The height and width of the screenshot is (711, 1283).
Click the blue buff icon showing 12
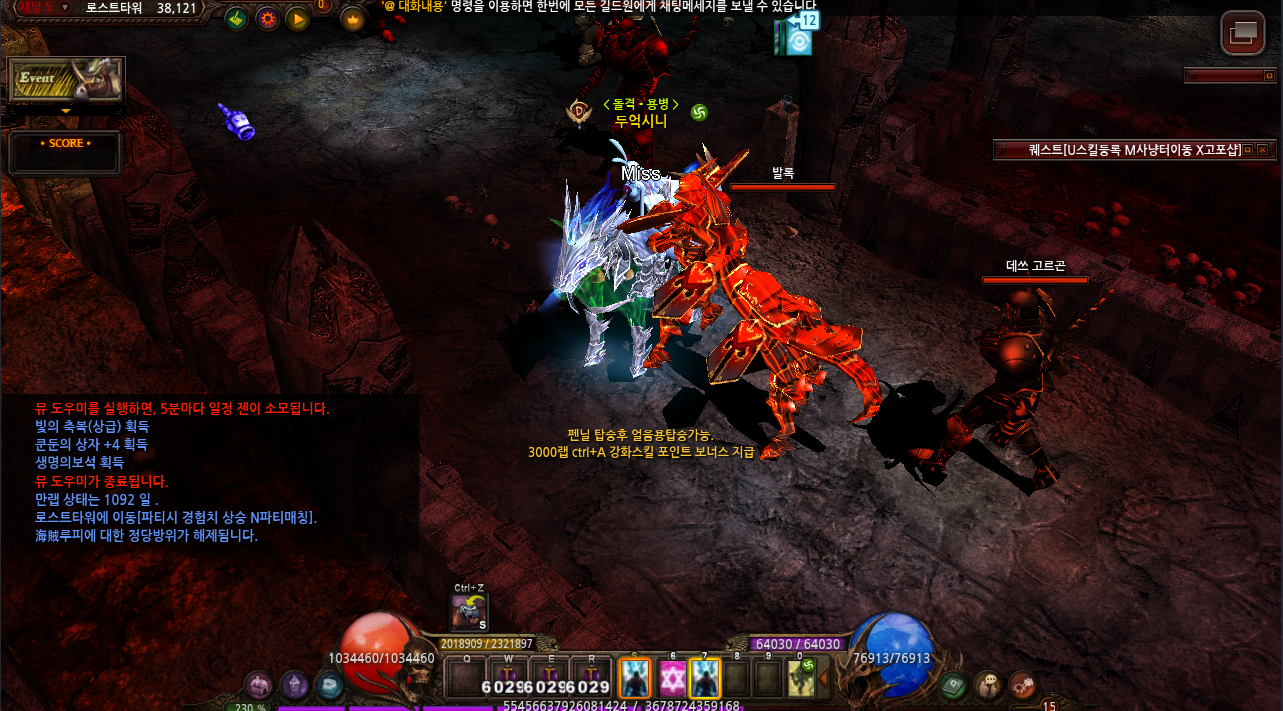point(799,37)
